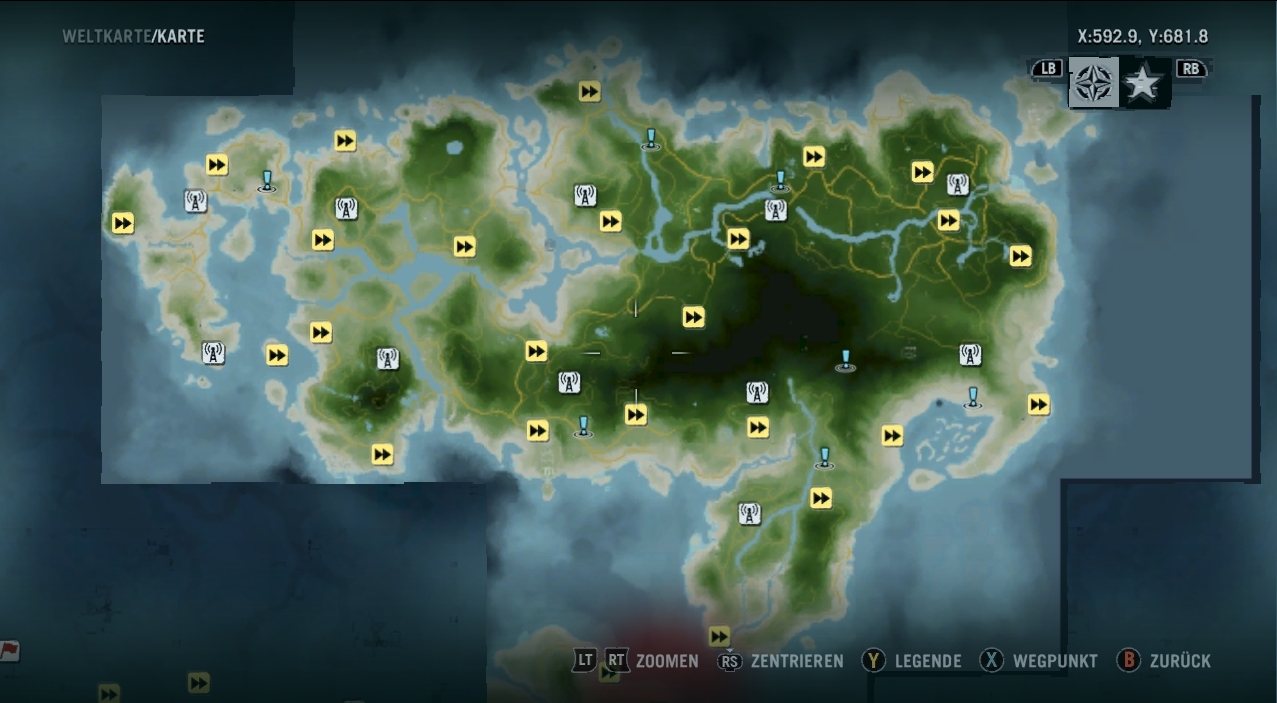Select the fast travel marker in the red zone
1277x703 pixels.
pos(719,636)
